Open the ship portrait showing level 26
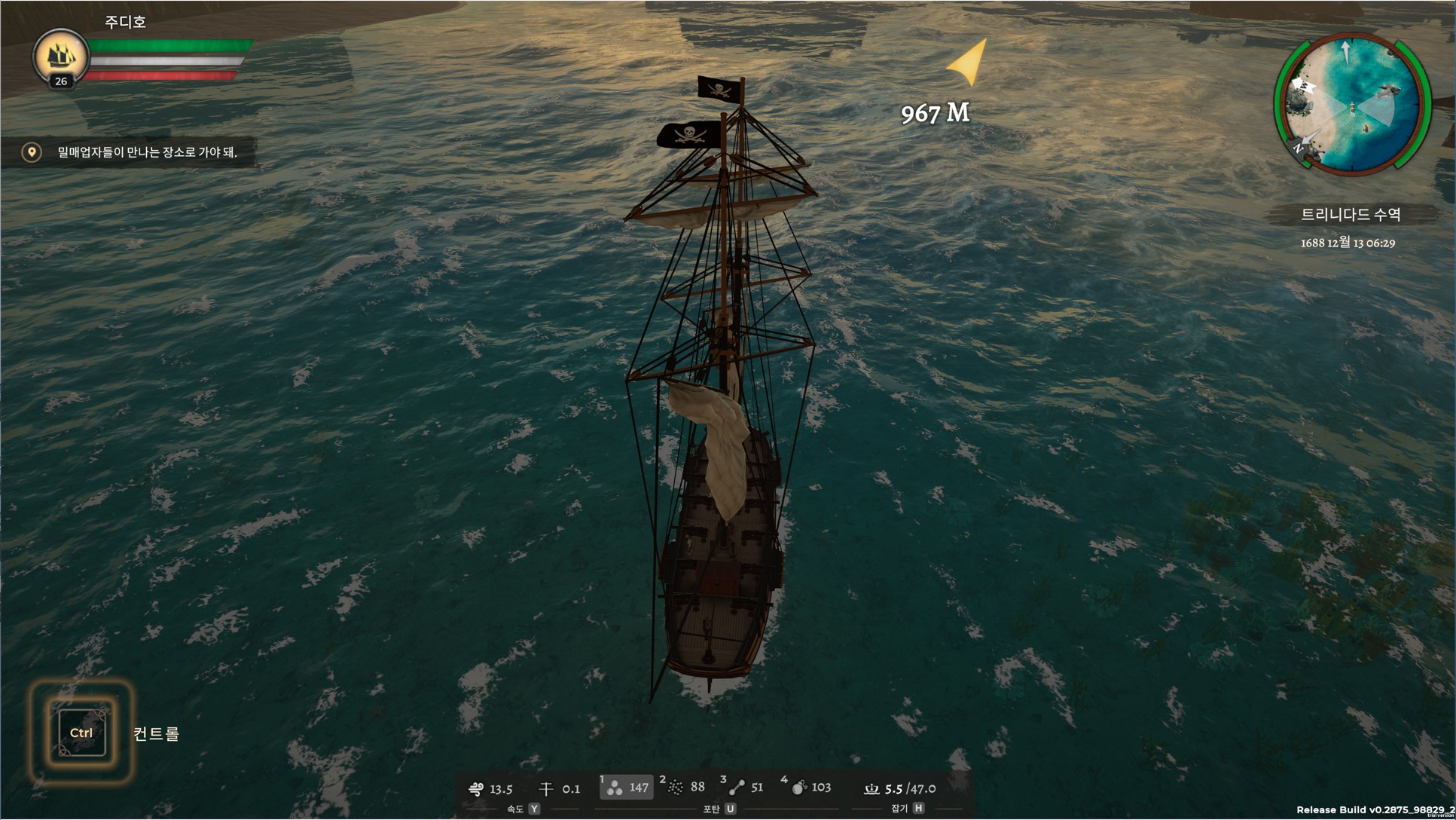Viewport: 1456px width, 820px height. [60, 57]
